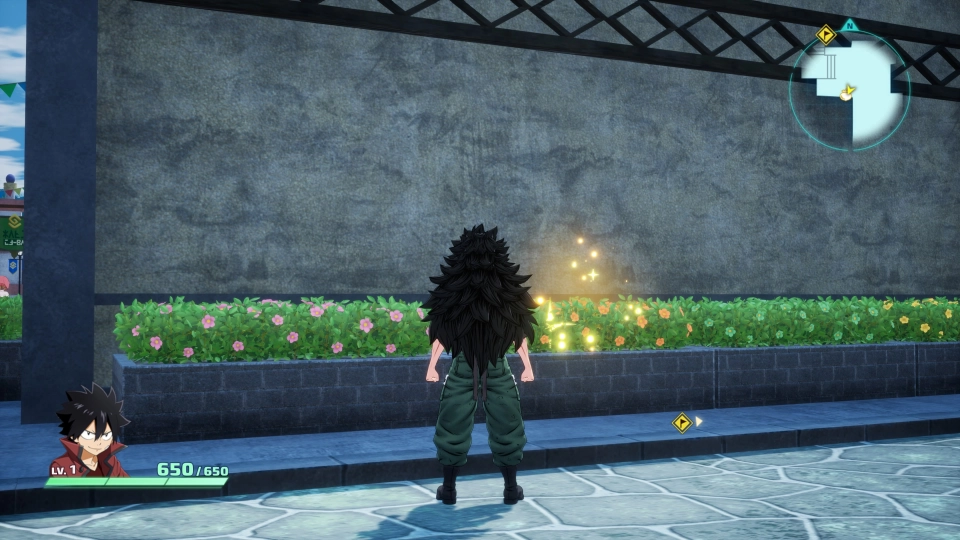The width and height of the screenshot is (960, 540).
Task: Select the player arrow on the minimap
Action: click(848, 92)
